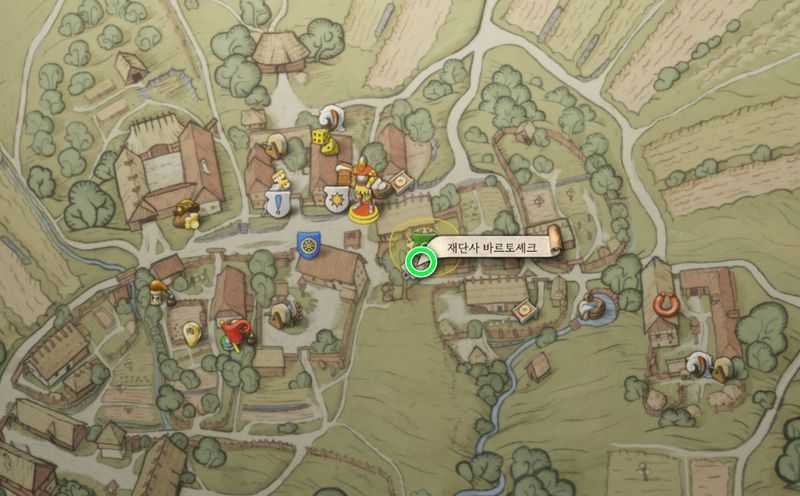
Task: Choose the red jug marker
Action: 236,329
